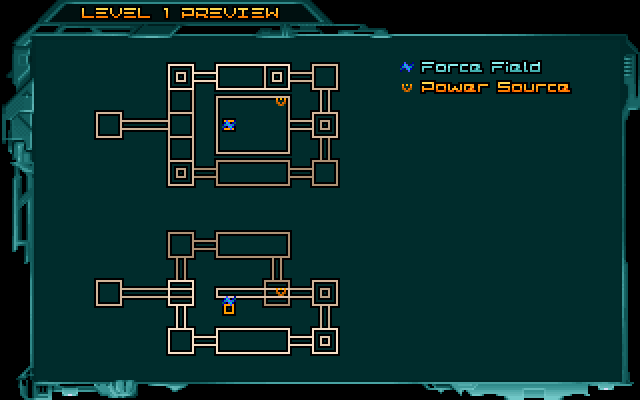Click the force field marker on the lower map
The width and height of the screenshot is (640, 400).
[229, 300]
